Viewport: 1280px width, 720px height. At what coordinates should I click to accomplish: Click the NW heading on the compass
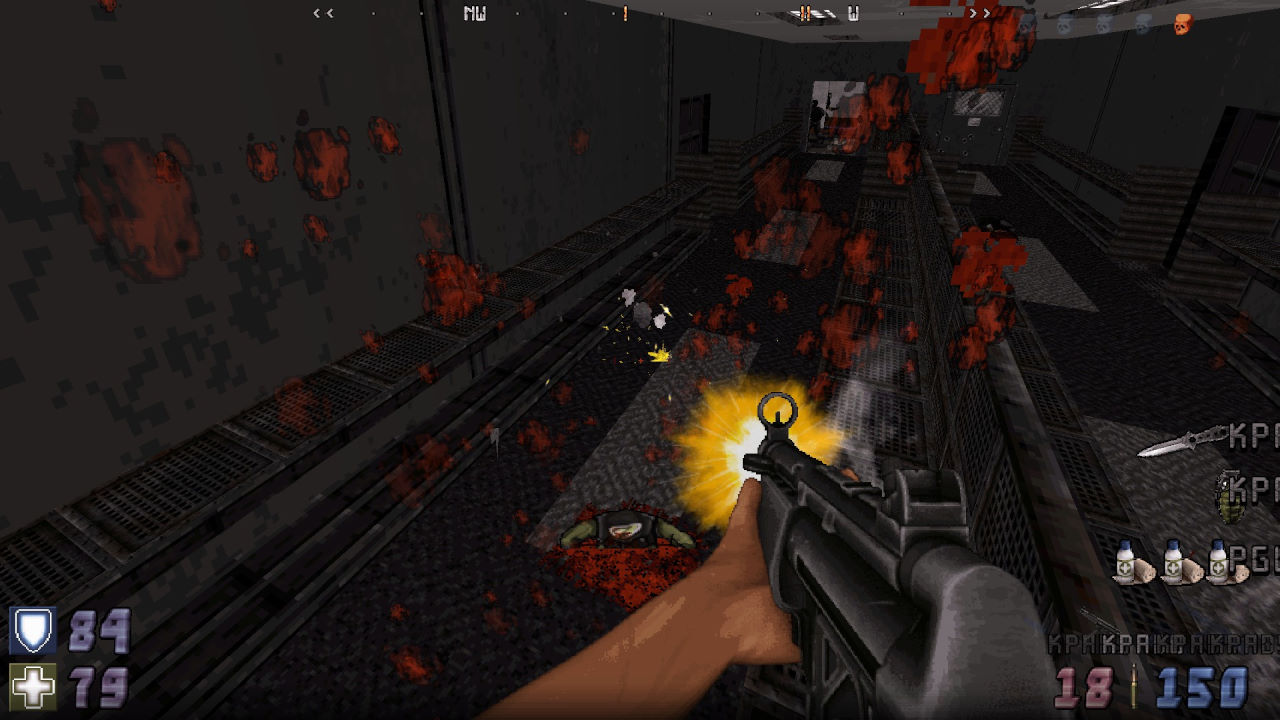(475, 14)
